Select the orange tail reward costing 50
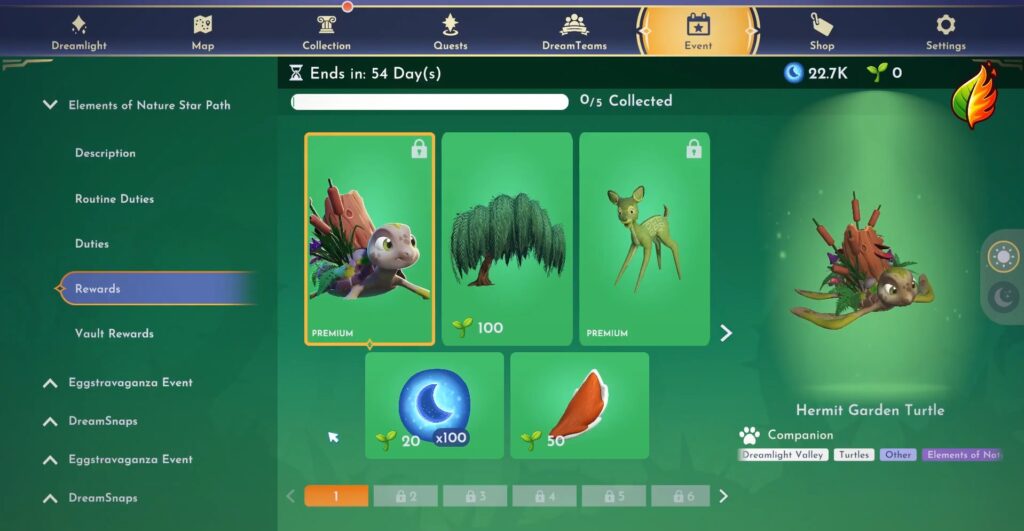Viewport: 1024px width, 531px height. pyautogui.click(x=579, y=405)
